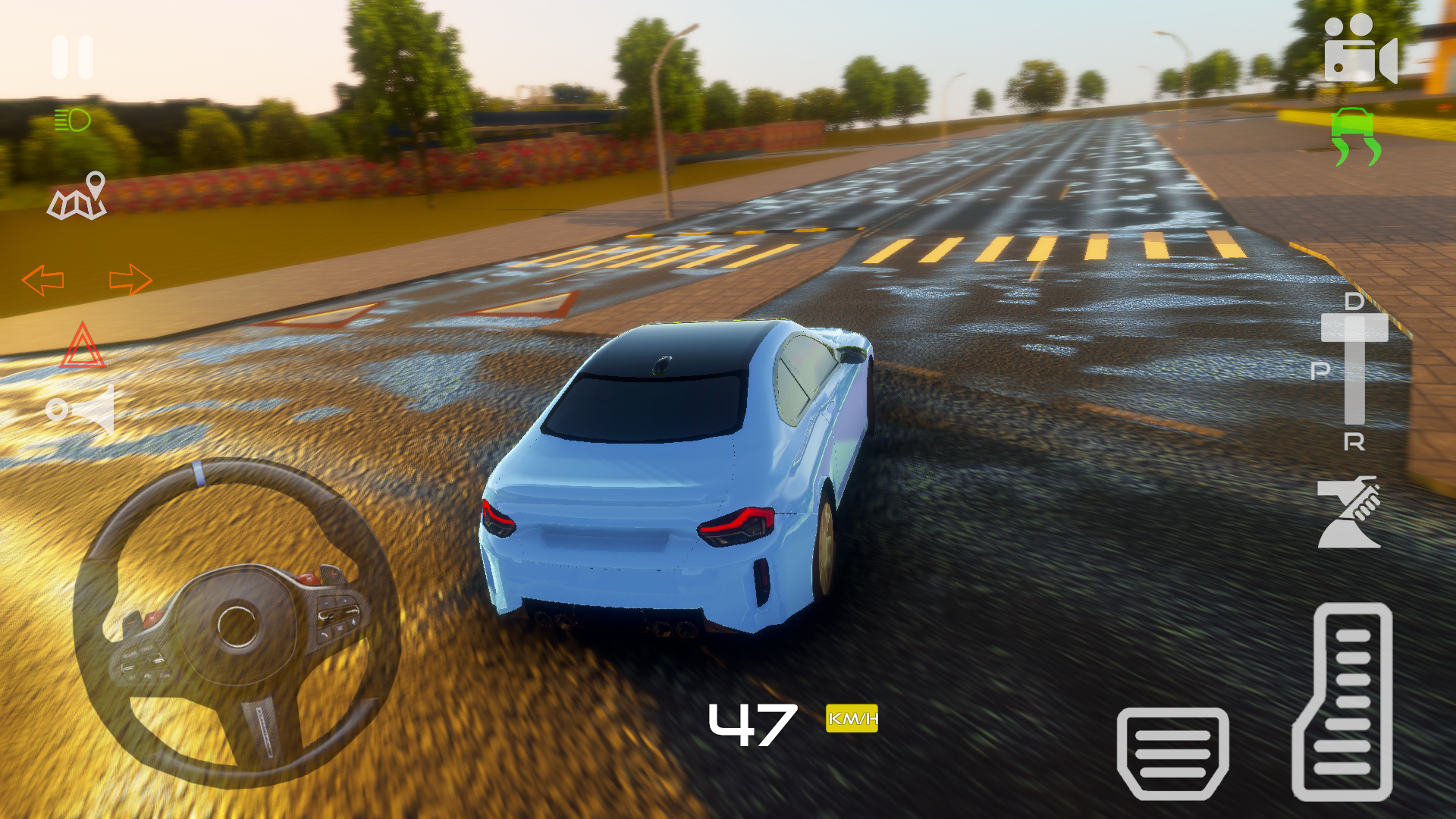1456x819 pixels.
Task: Click the headlight beam icon
Action: pos(72,121)
